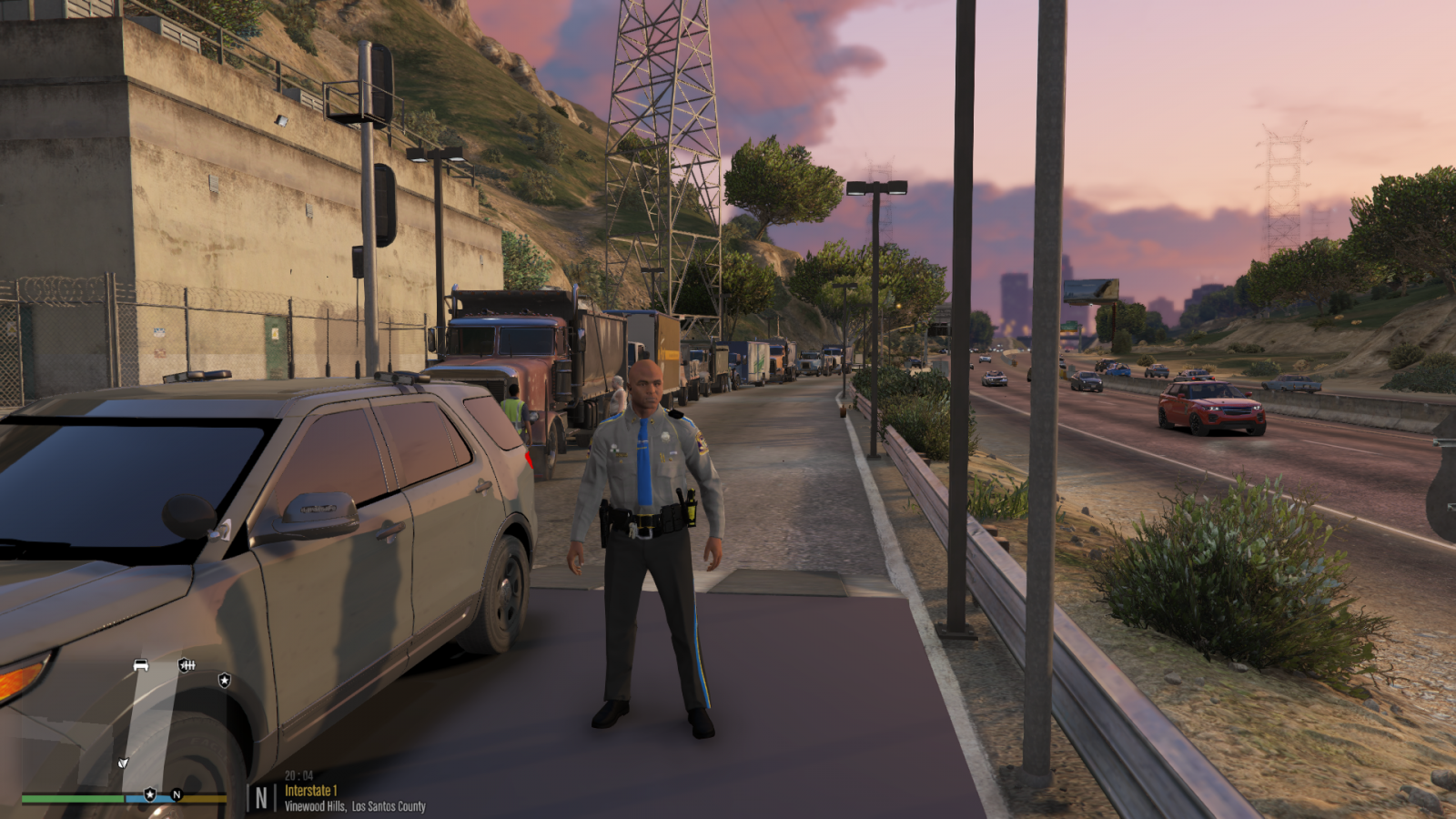Viewport: 1456px width, 819px height.
Task: Select the north N marker on the minimap
Action: click(x=177, y=794)
